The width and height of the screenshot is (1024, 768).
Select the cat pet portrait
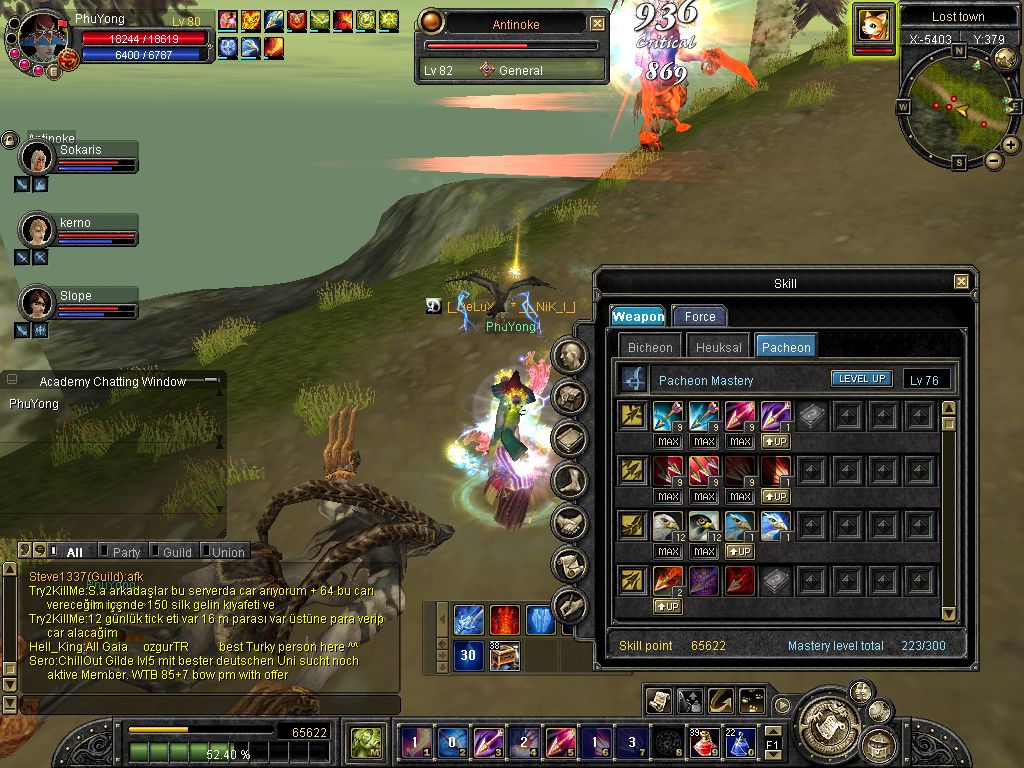(x=873, y=25)
